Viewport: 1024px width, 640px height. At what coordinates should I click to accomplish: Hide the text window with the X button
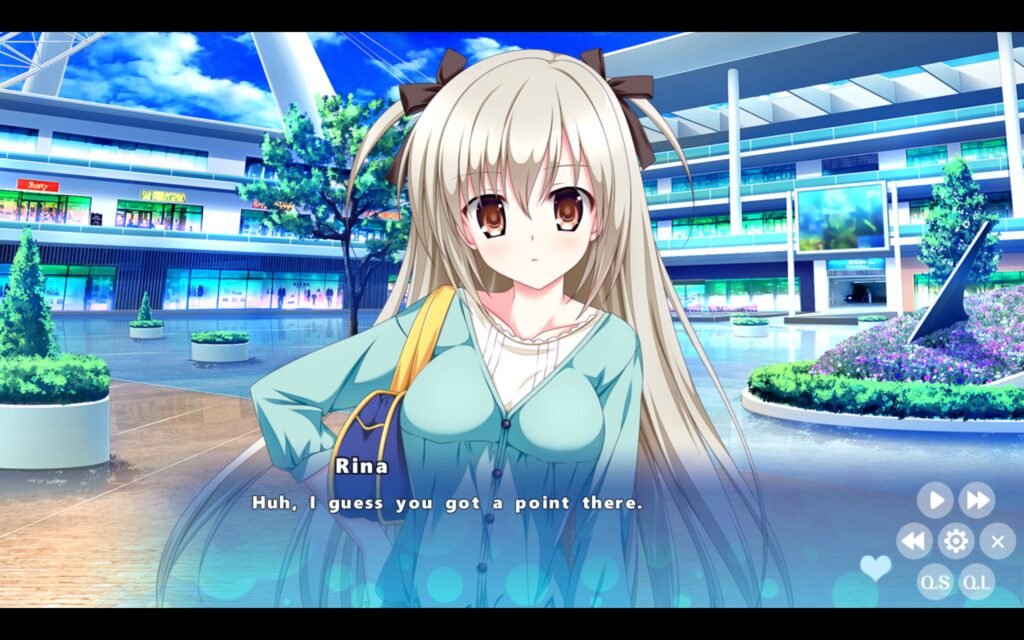[x=997, y=541]
